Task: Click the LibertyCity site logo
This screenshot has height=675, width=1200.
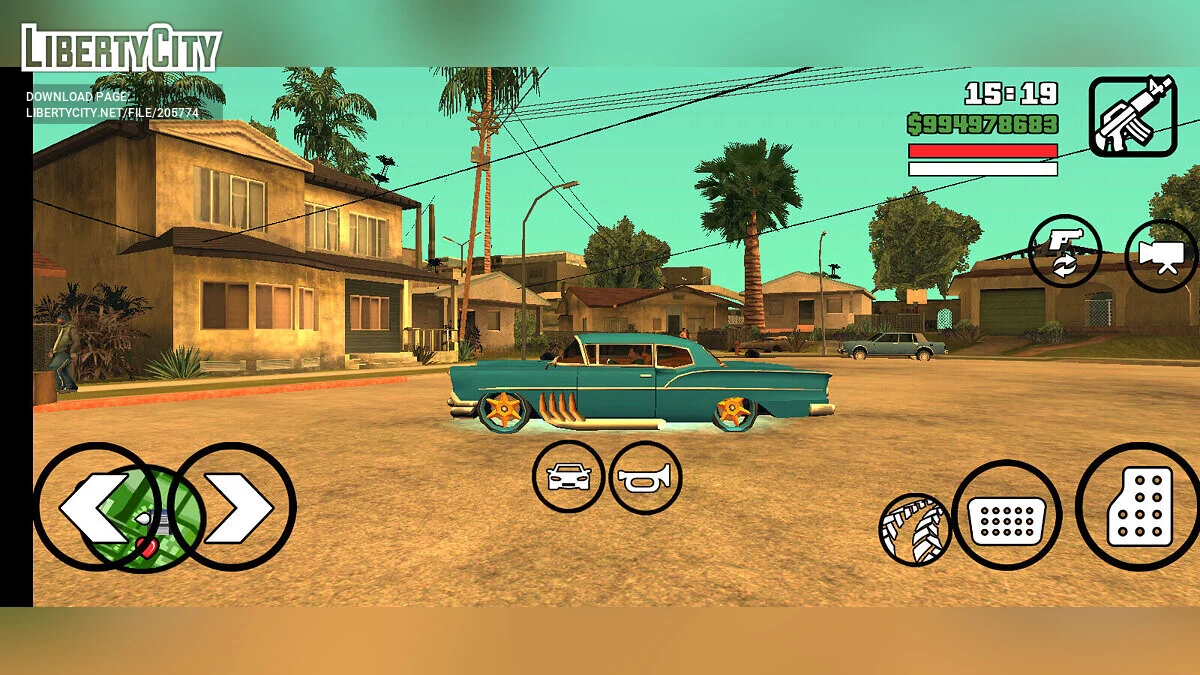Action: tap(121, 47)
